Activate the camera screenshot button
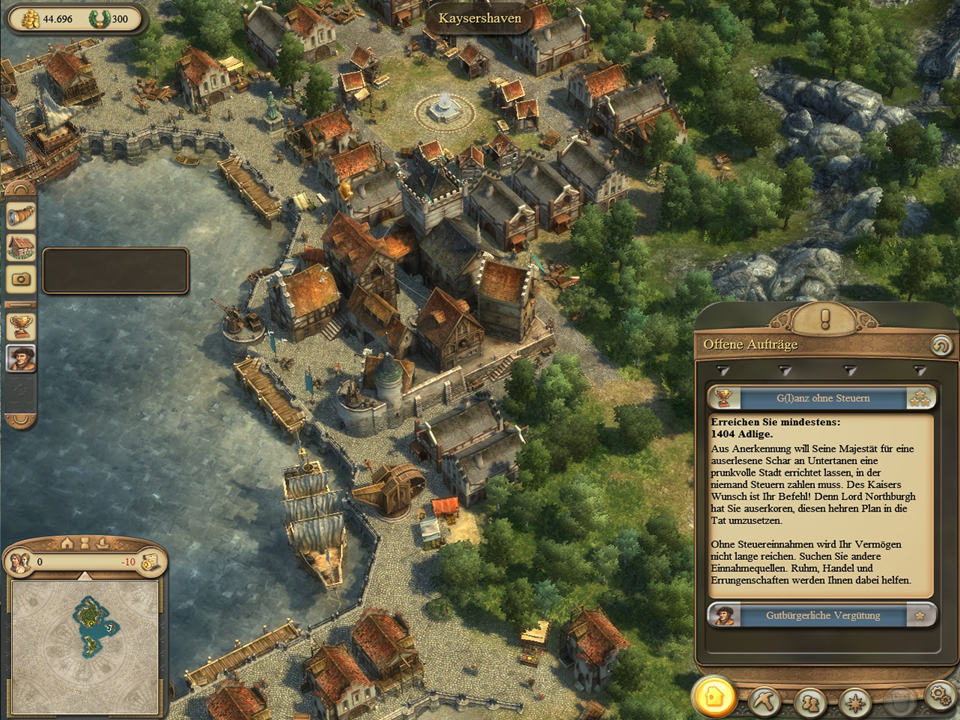Image resolution: width=960 pixels, height=720 pixels. tap(20, 280)
